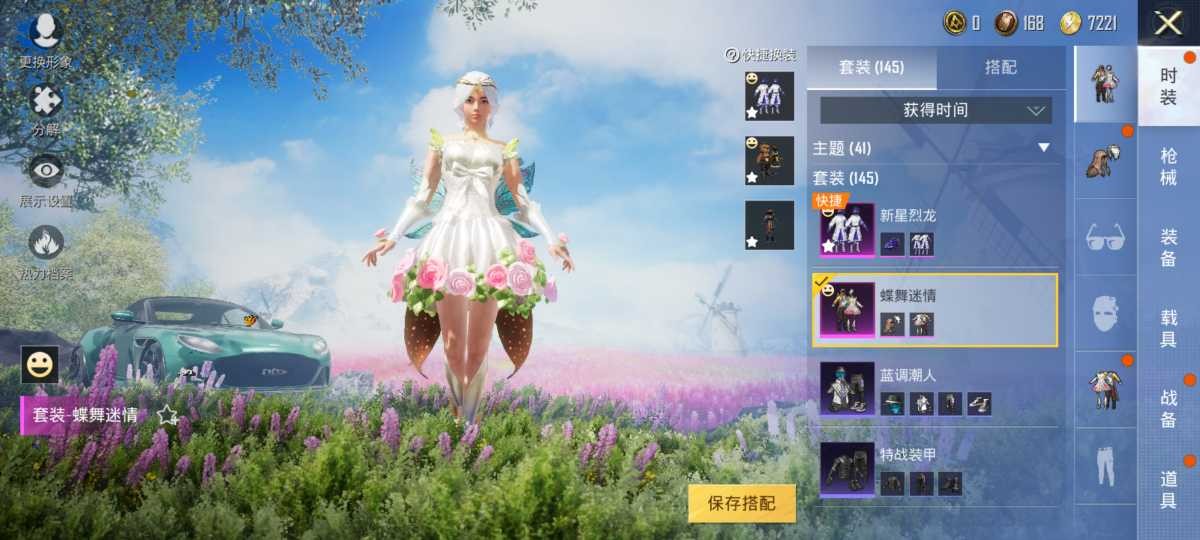Close the wardrobe with the X button
Screen dimensions: 1200x540
click(1168, 23)
